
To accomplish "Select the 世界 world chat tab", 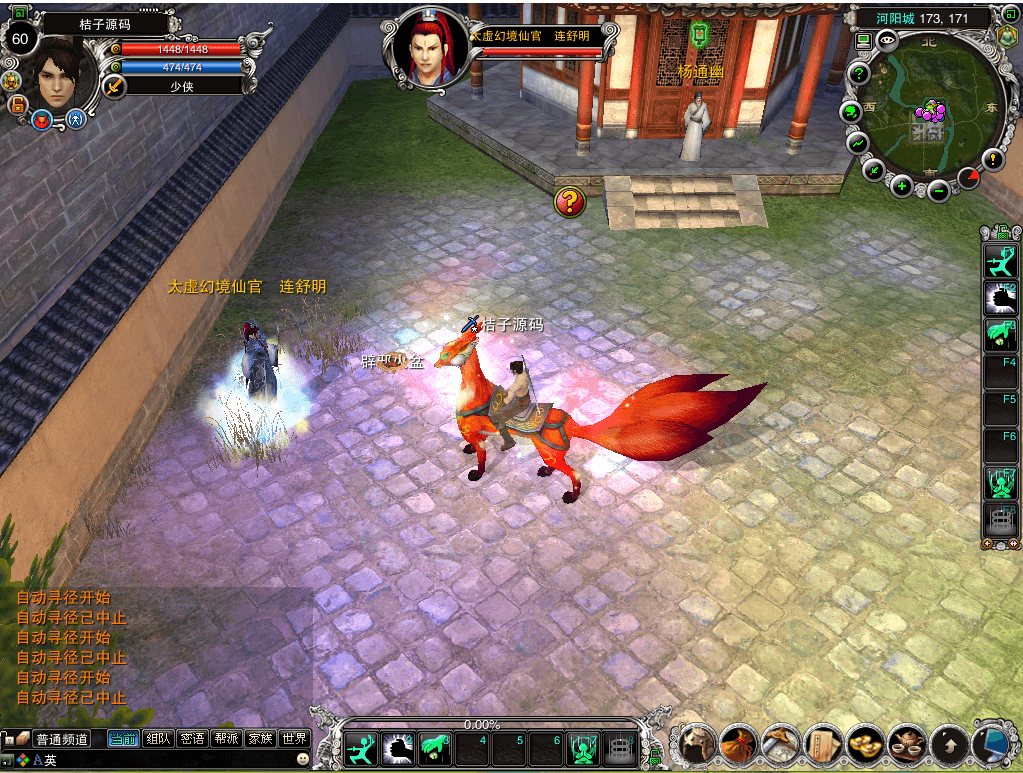I will [294, 739].
